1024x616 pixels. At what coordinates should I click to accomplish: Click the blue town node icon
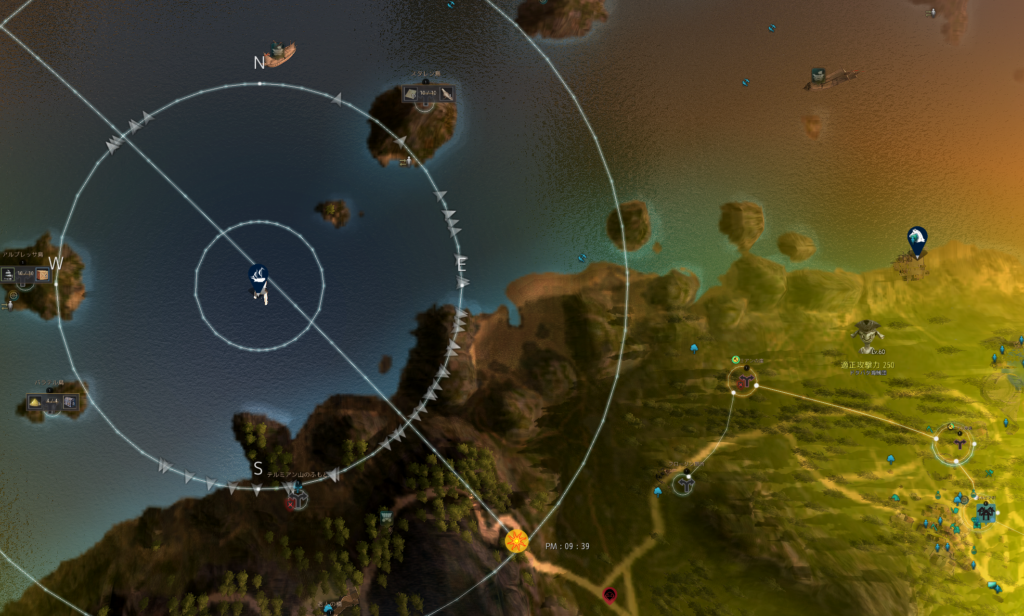[x=986, y=512]
